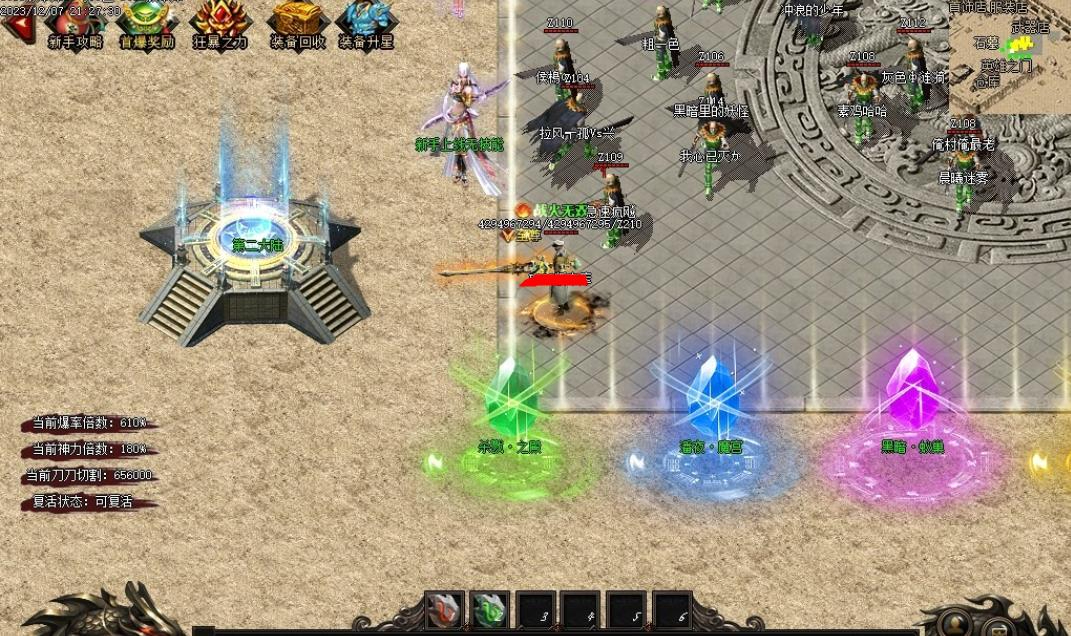Use the green potion in the second hotbar slot
Screen dimensions: 1071x636
click(489, 609)
